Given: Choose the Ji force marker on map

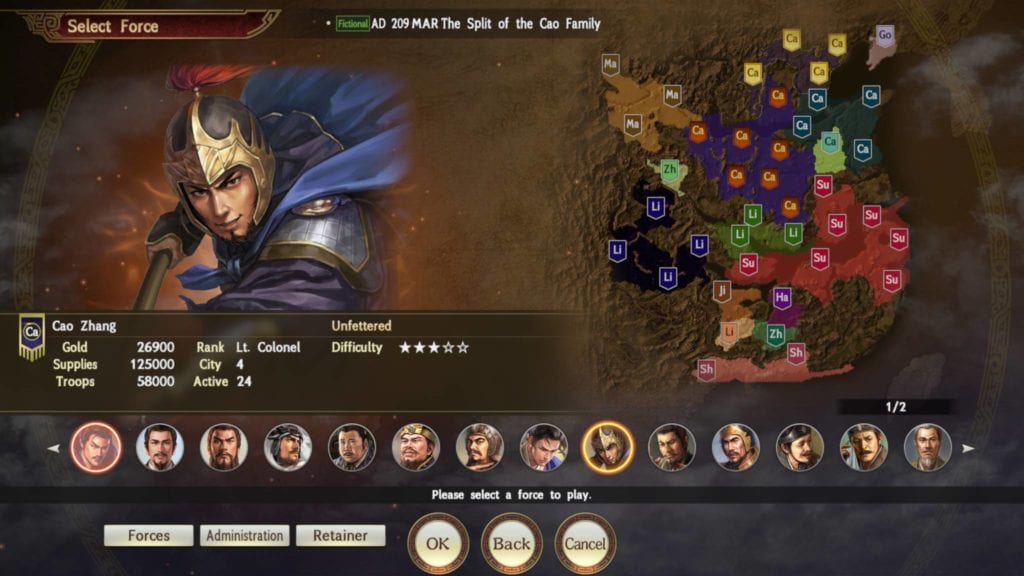Looking at the screenshot, I should pyautogui.click(x=722, y=291).
